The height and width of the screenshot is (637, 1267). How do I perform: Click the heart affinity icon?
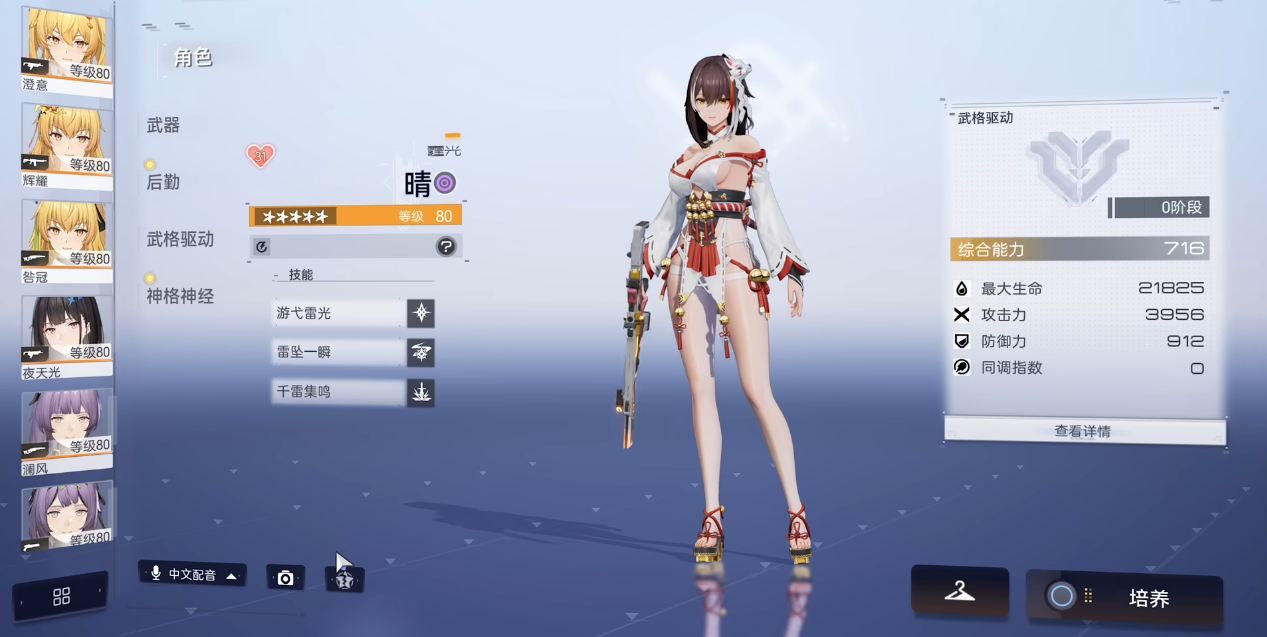pos(260,156)
